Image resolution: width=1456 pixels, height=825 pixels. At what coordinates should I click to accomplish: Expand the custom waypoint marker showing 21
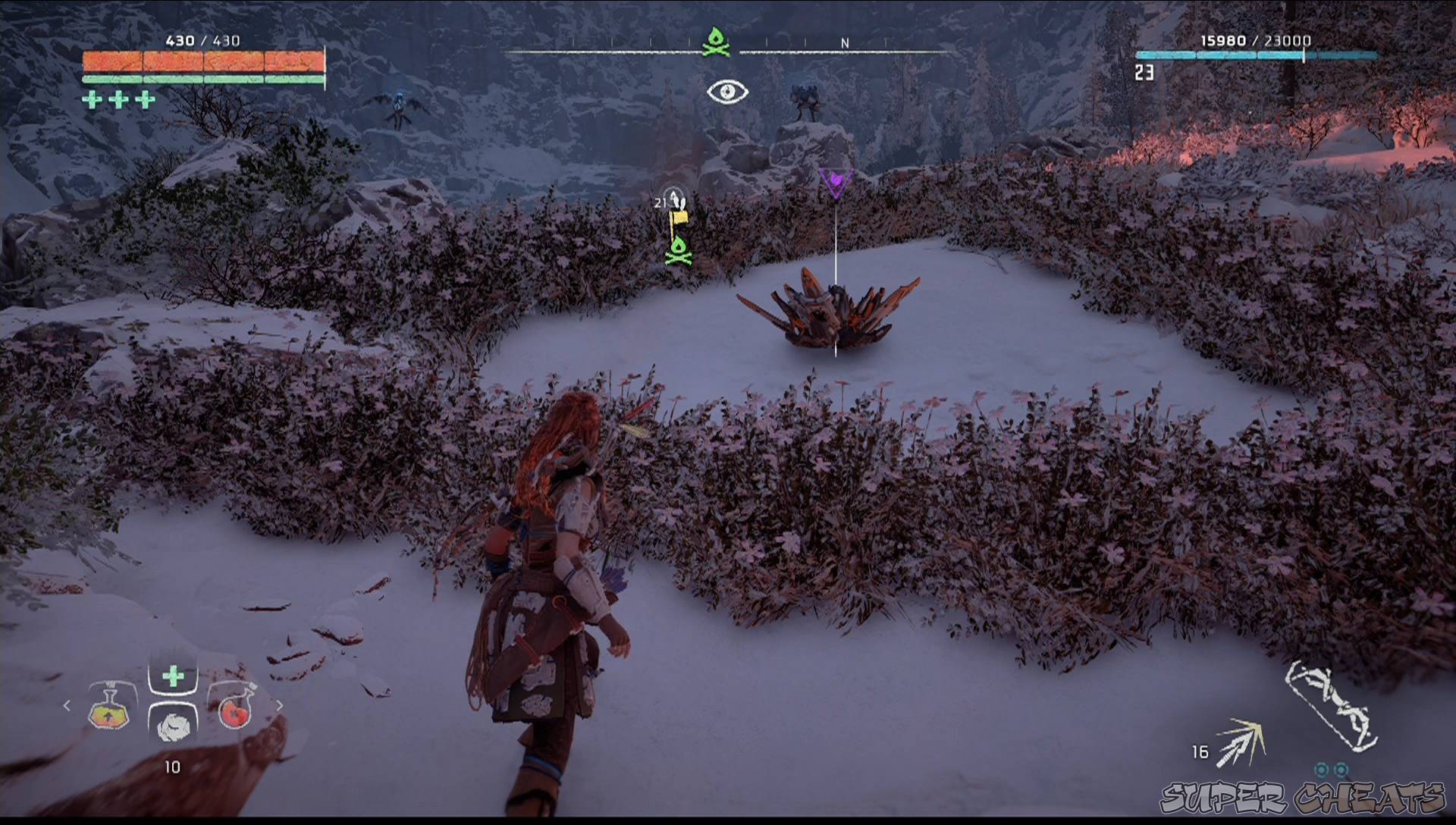pyautogui.click(x=670, y=199)
